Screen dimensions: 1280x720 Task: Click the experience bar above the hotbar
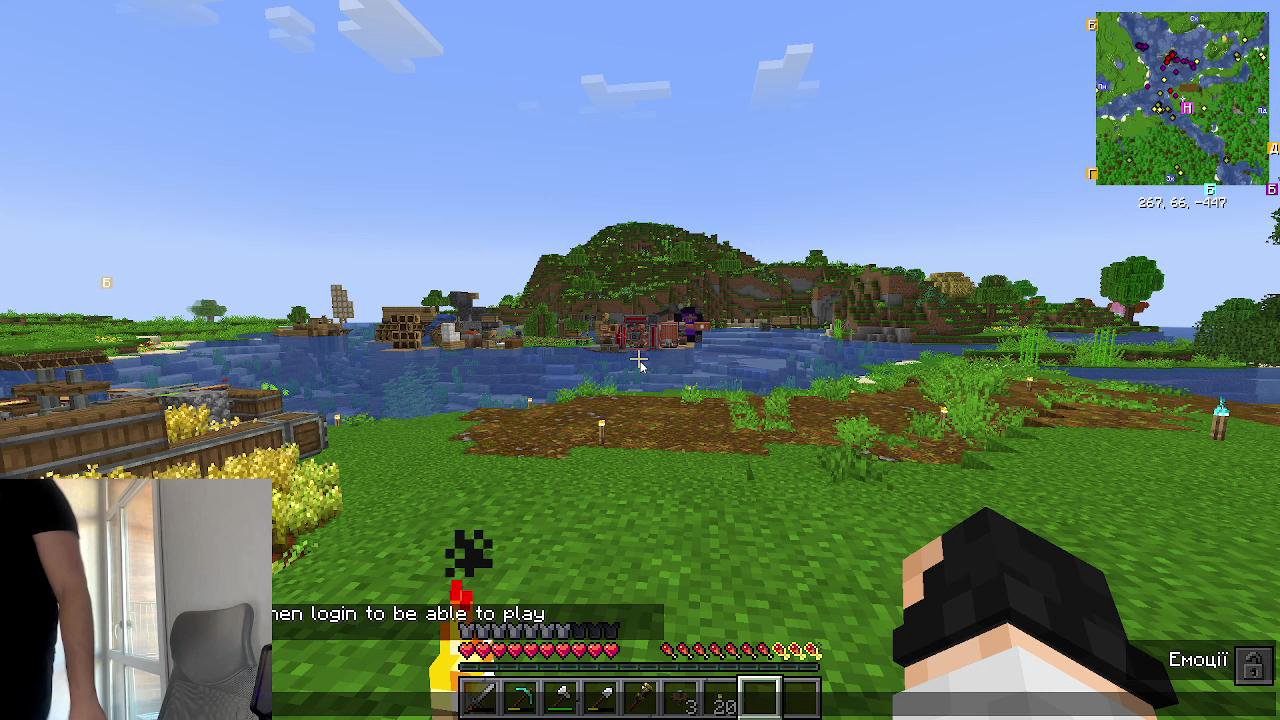[640, 665]
